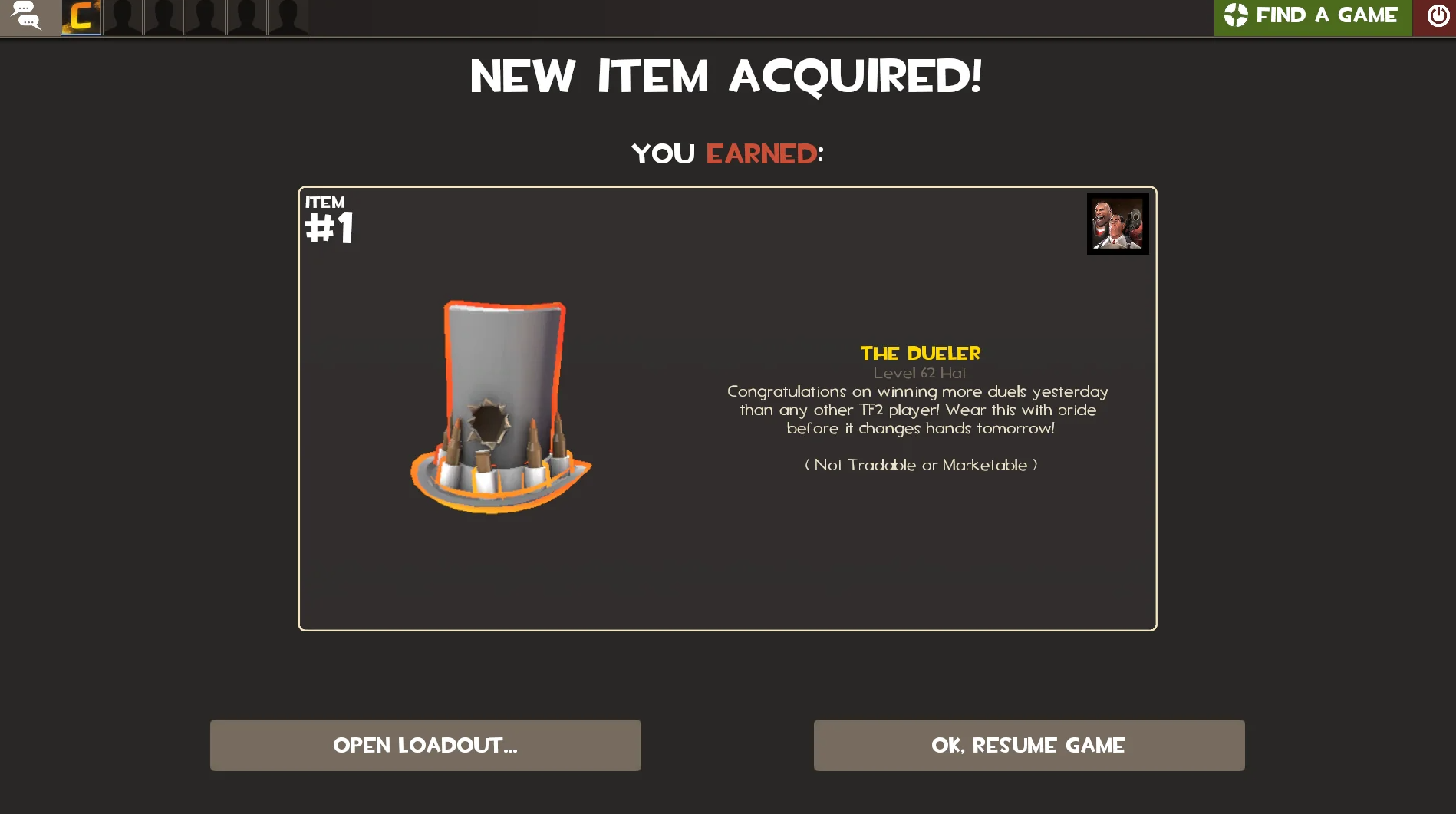Screen dimensions: 1456x814
Task: Select the fourth empty avatar slot
Action: (247, 17)
